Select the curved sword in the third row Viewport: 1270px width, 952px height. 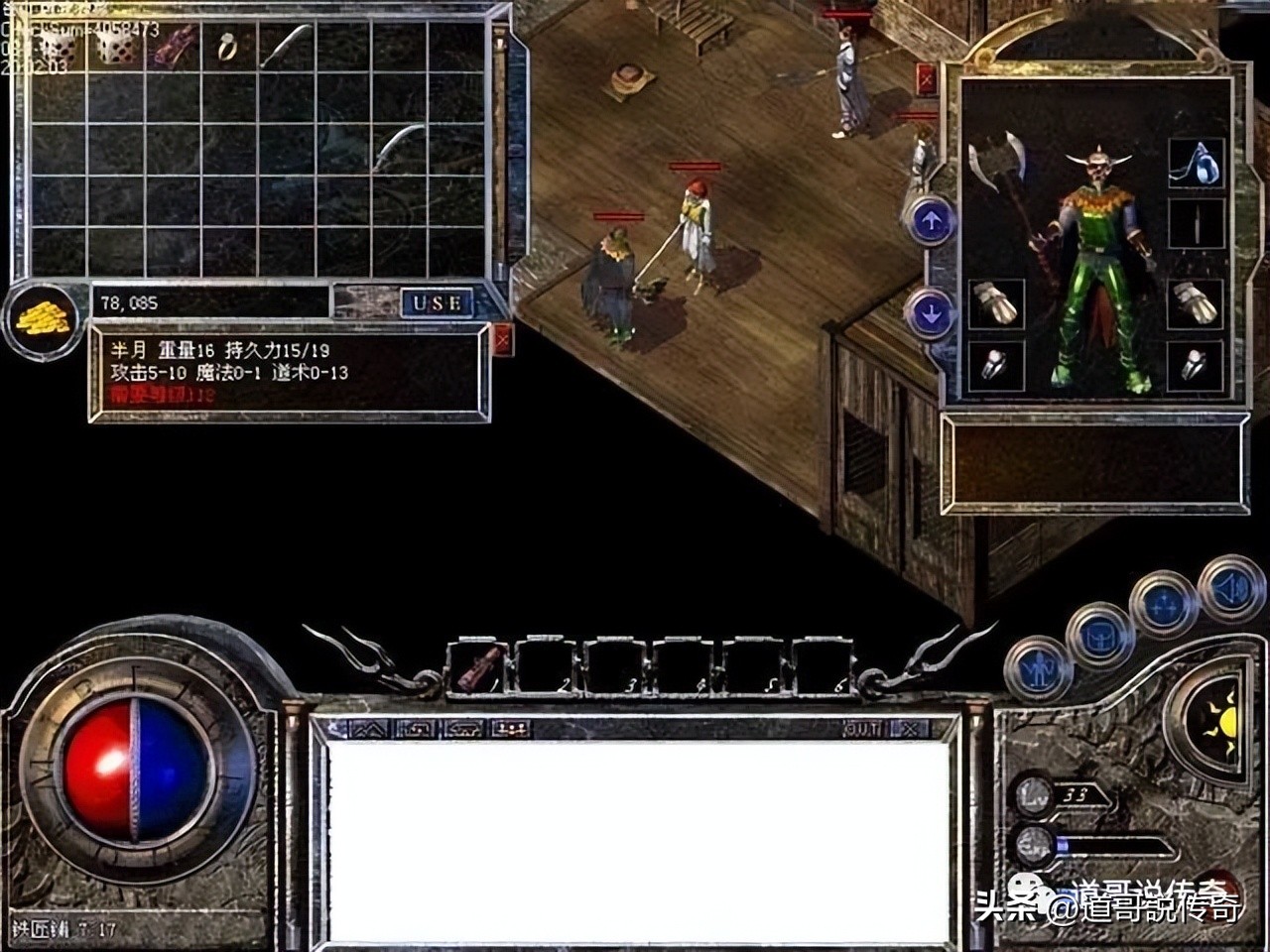(399, 147)
